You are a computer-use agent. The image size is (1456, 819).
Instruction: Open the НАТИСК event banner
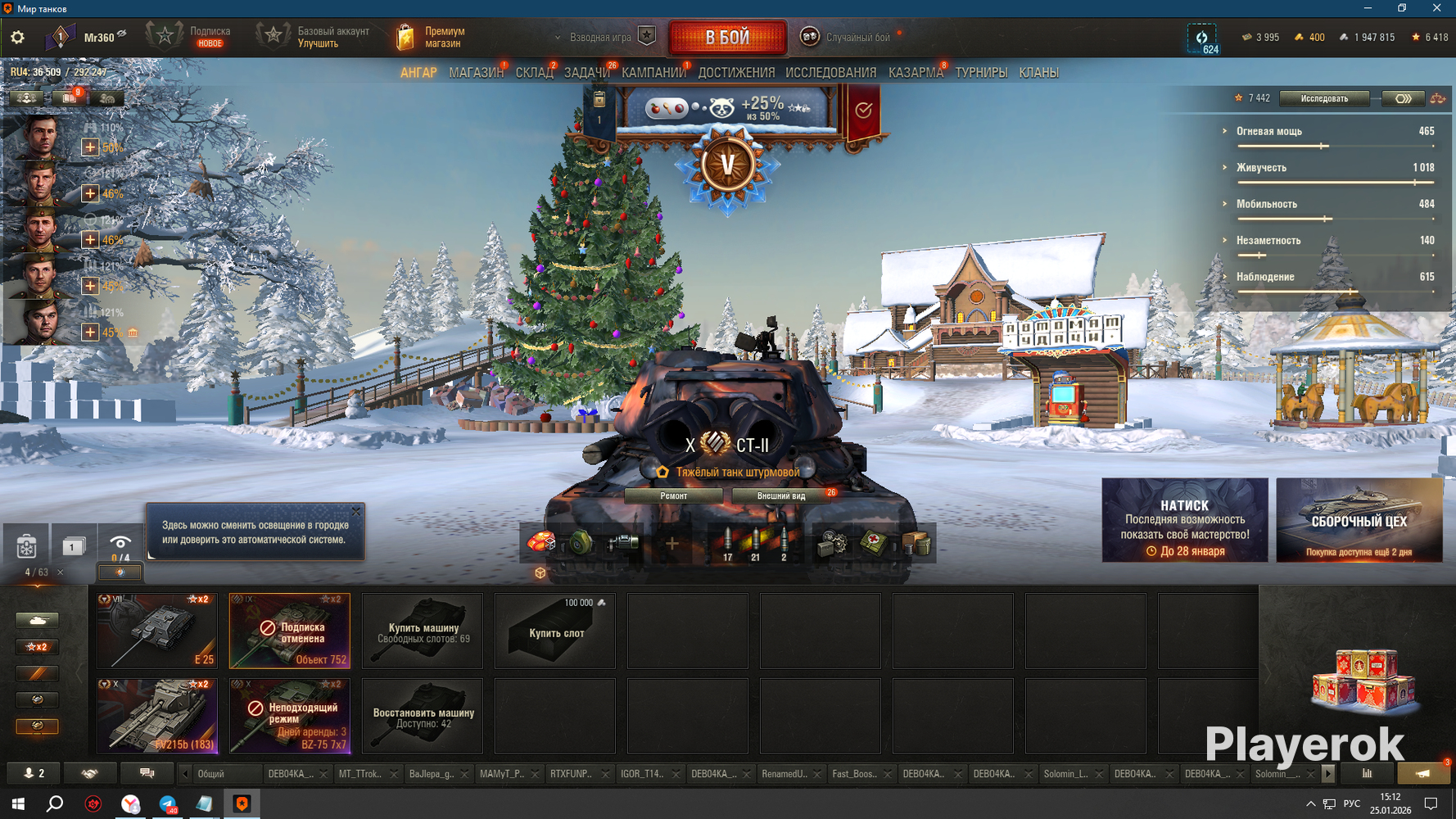point(1184,520)
